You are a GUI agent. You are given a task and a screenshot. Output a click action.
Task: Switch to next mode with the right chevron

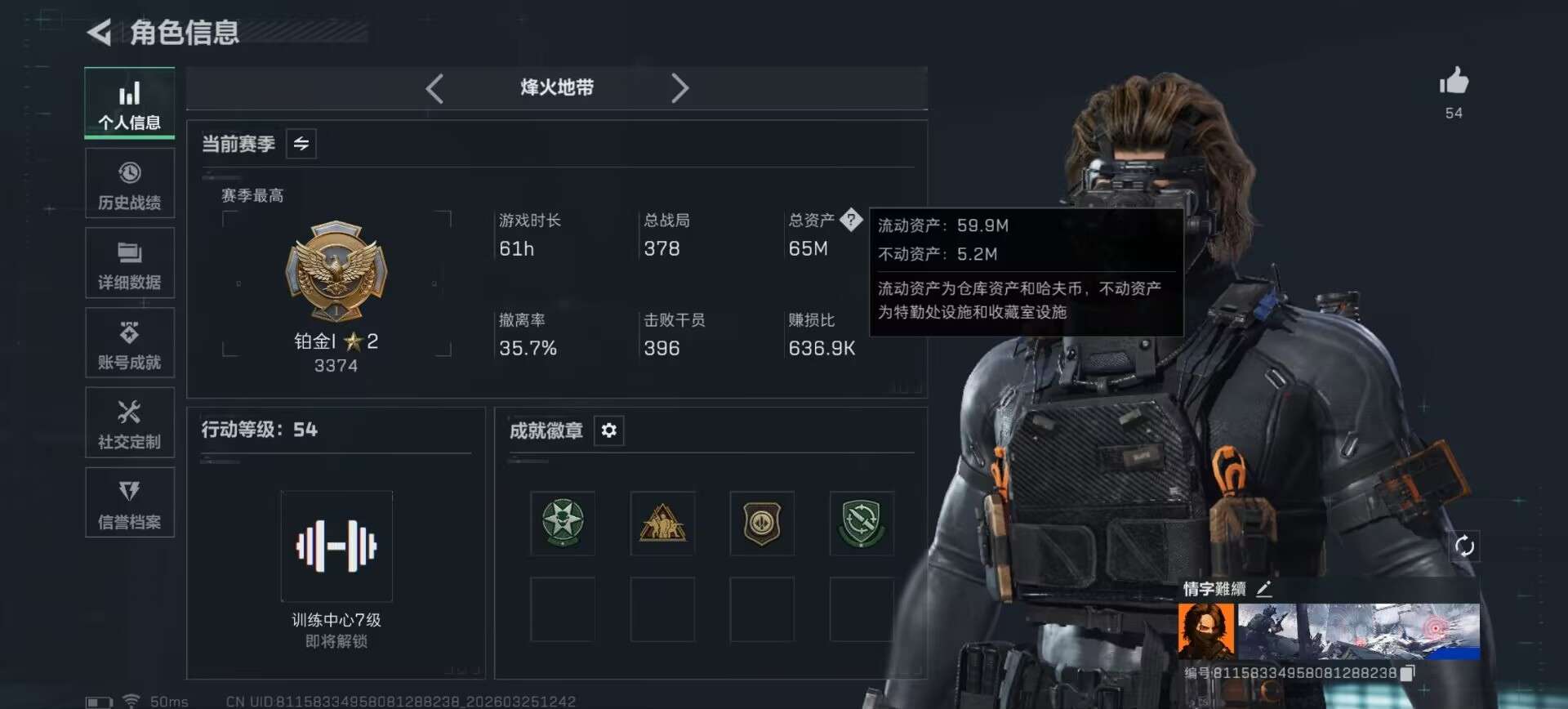(x=680, y=88)
